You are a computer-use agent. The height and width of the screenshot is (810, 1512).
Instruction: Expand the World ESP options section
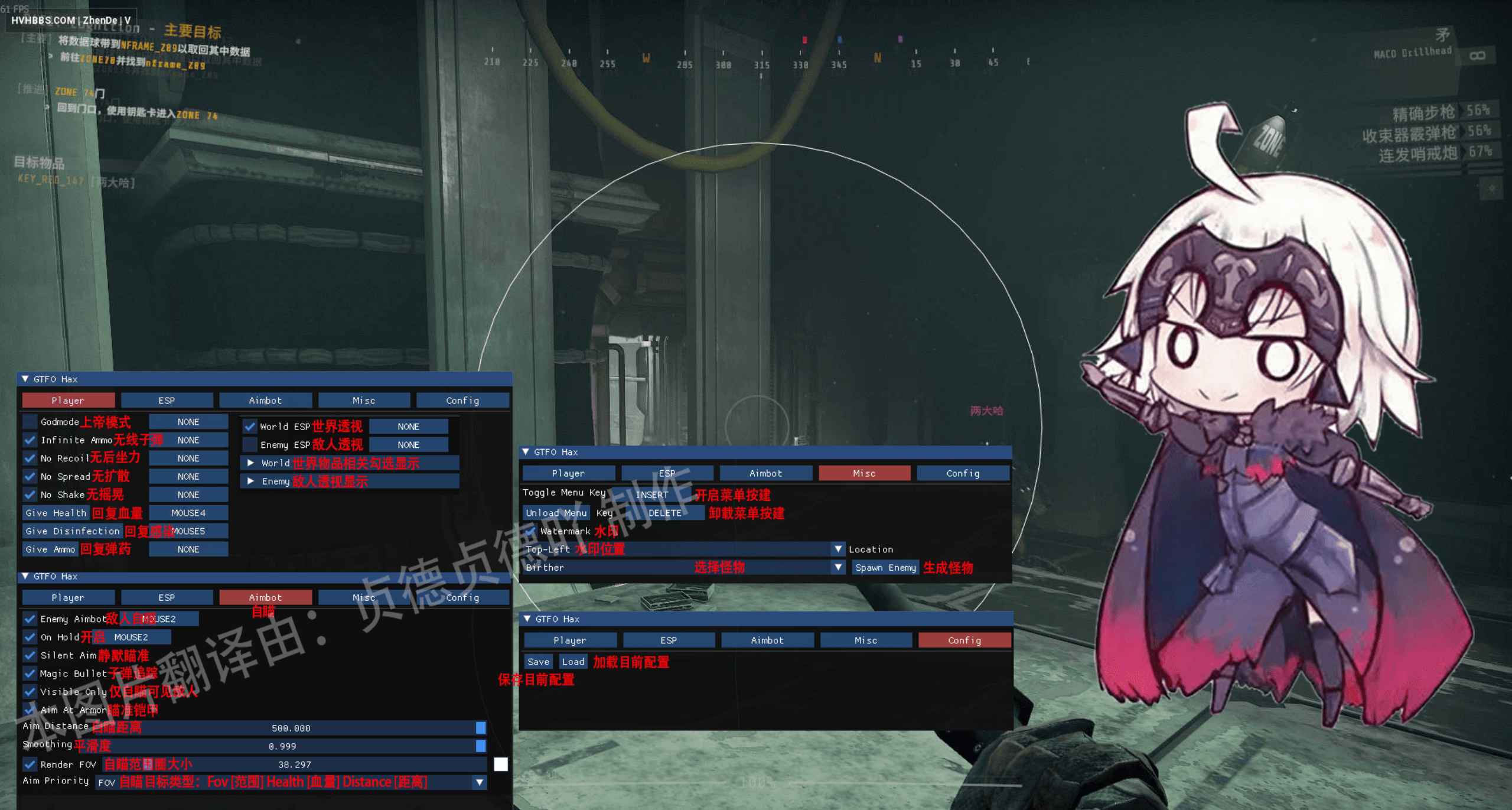250,463
